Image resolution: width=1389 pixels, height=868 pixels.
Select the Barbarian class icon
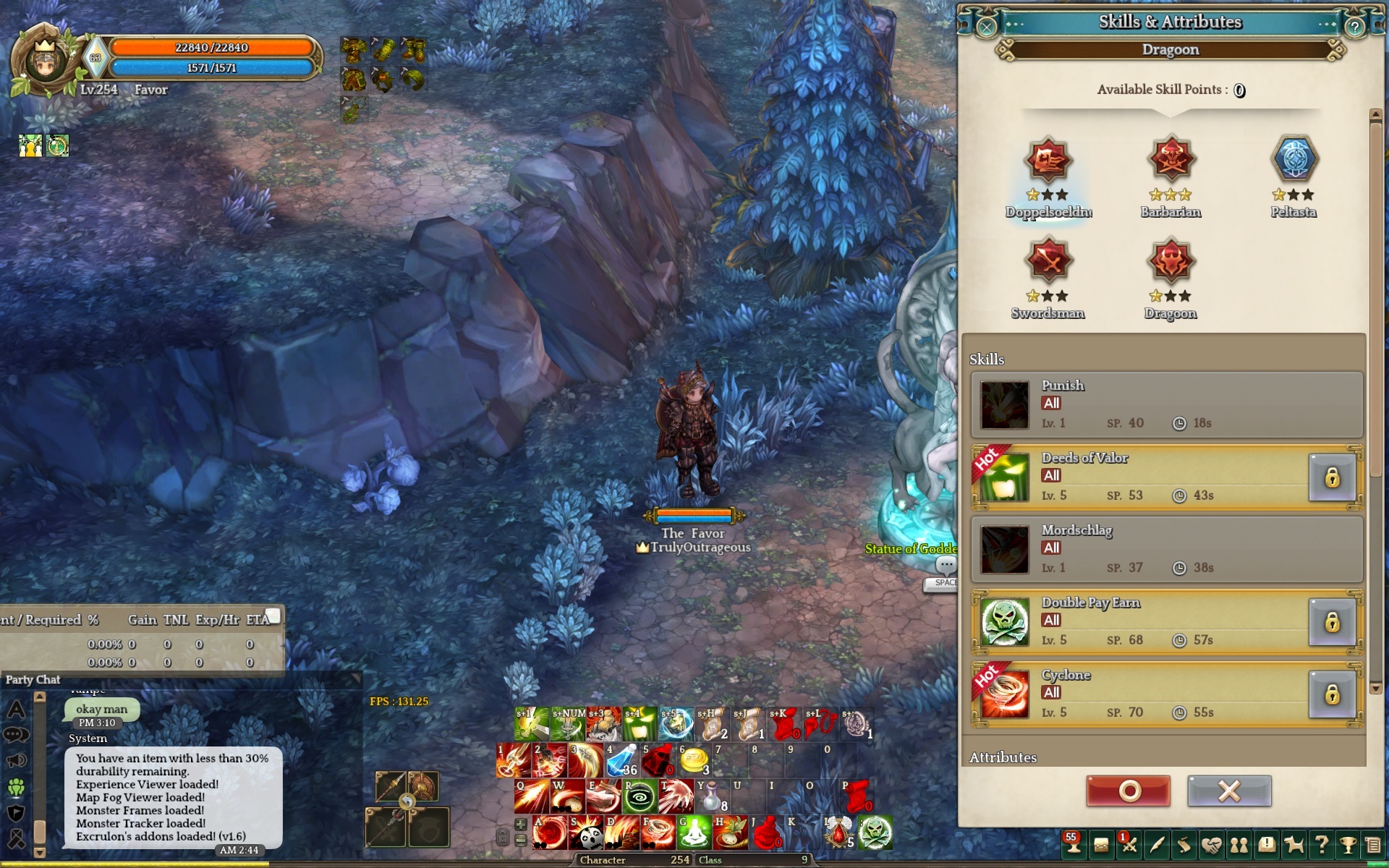[1171, 160]
